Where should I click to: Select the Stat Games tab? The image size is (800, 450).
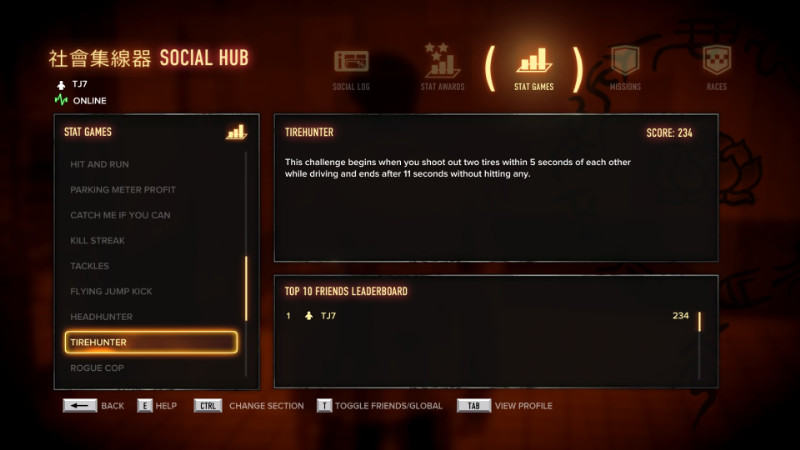[534, 67]
